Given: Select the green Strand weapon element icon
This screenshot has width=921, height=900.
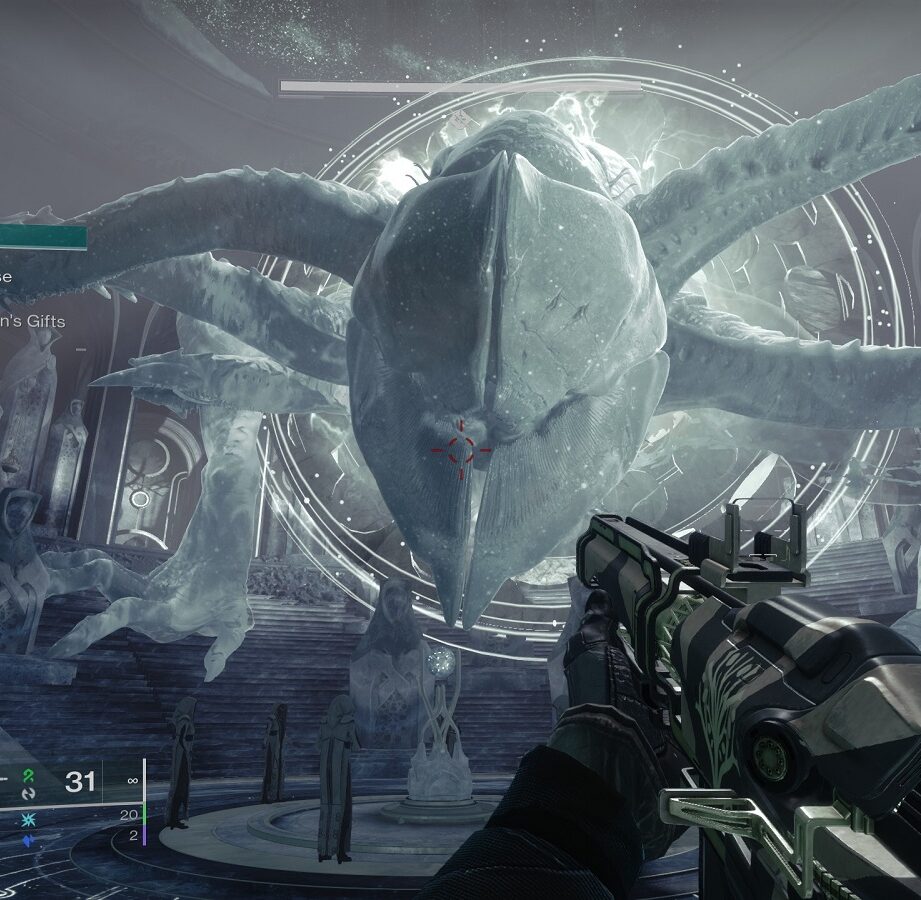Looking at the screenshot, I should click(x=29, y=775).
